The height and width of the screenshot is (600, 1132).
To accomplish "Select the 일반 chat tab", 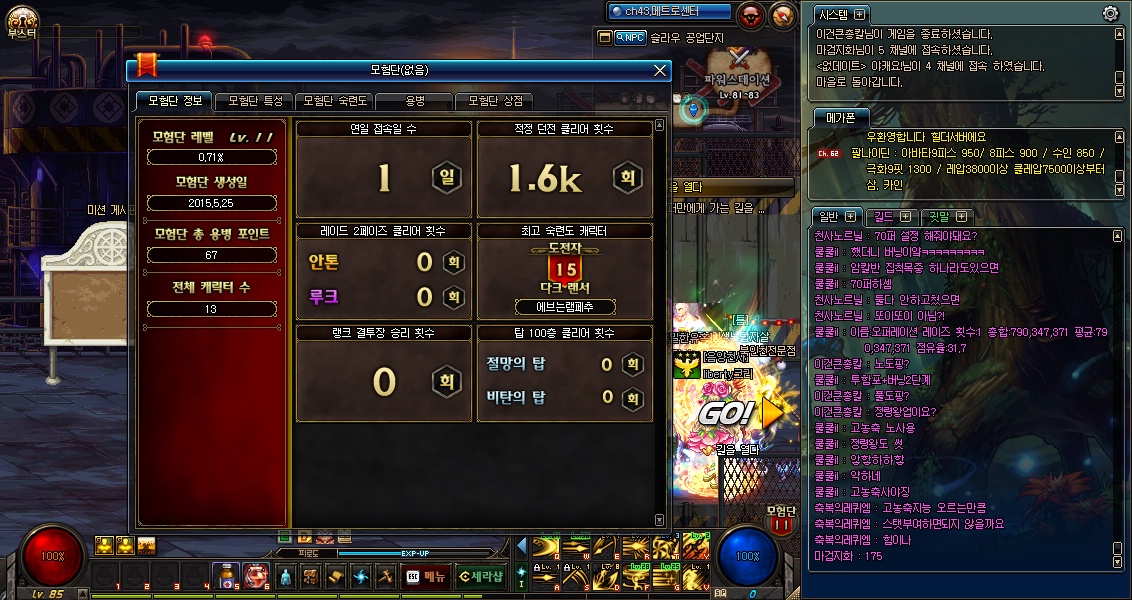I will pyautogui.click(x=836, y=216).
